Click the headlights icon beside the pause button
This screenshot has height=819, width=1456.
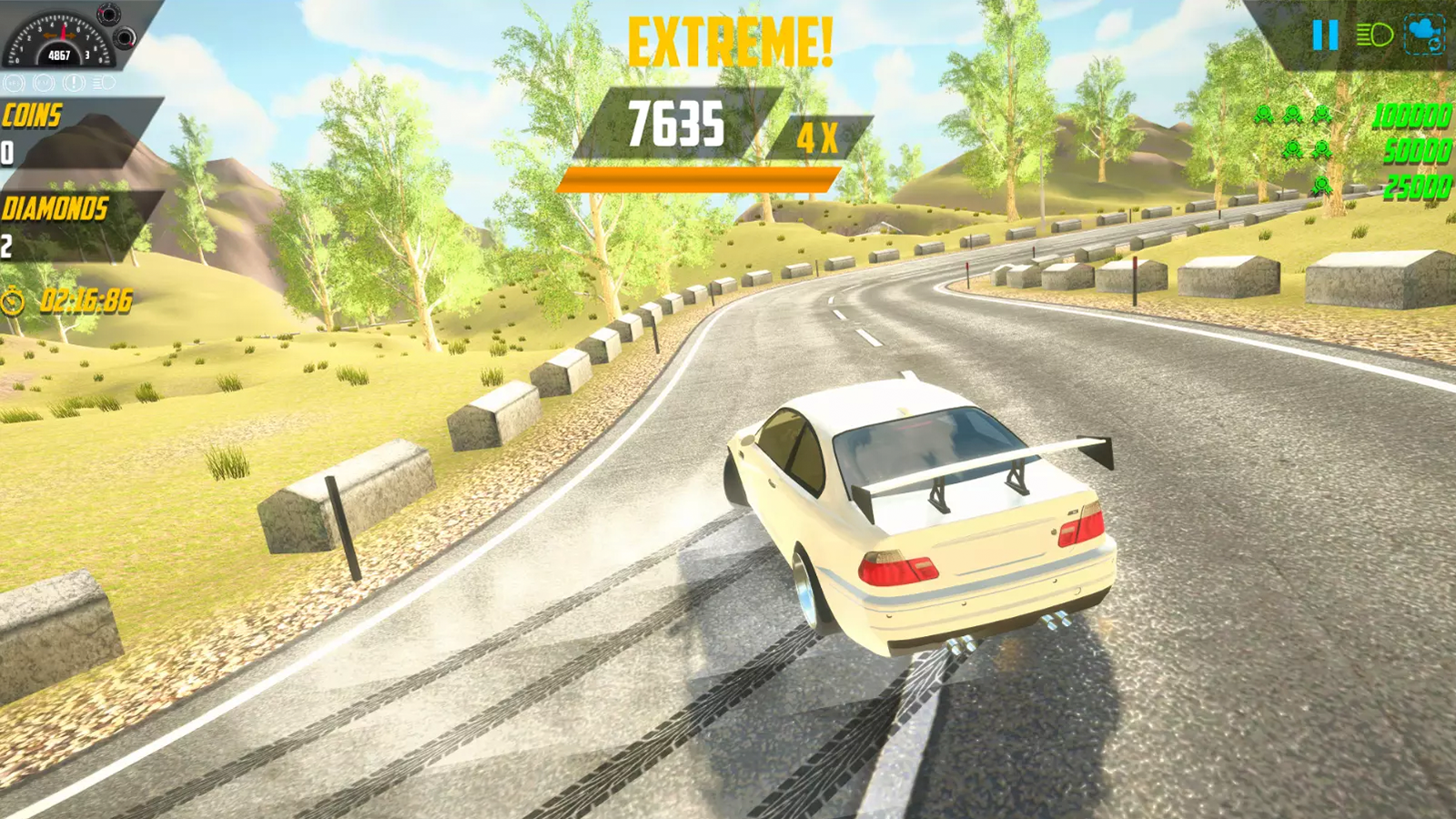[1376, 36]
